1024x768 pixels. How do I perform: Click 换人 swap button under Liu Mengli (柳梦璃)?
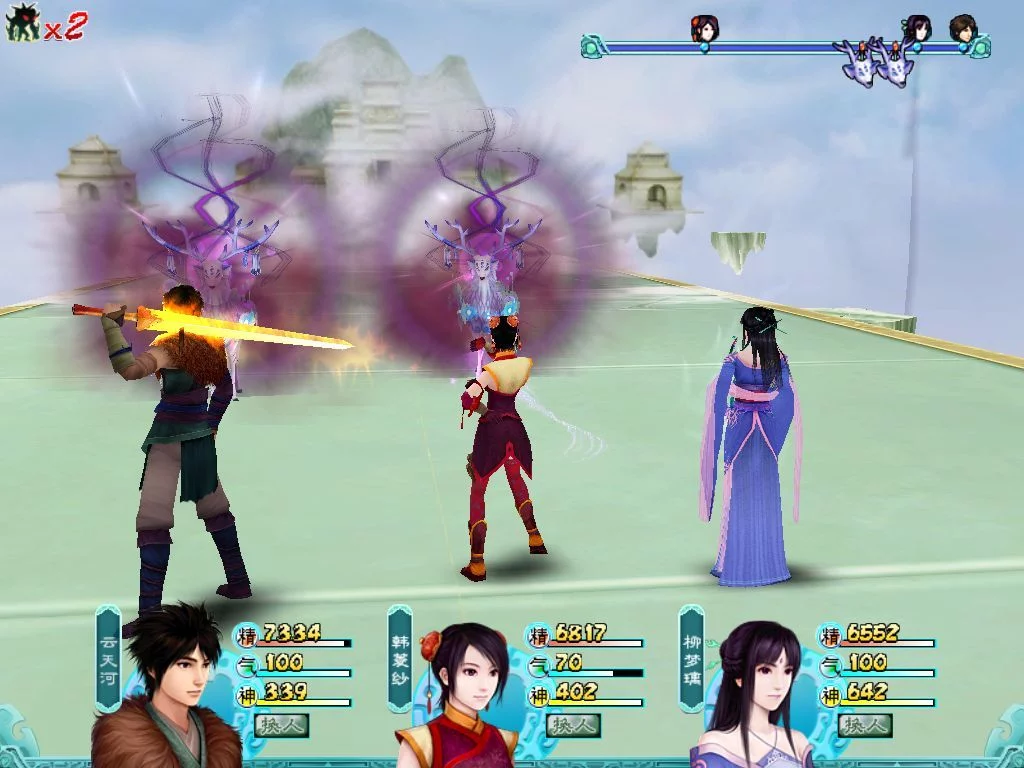[x=865, y=725]
